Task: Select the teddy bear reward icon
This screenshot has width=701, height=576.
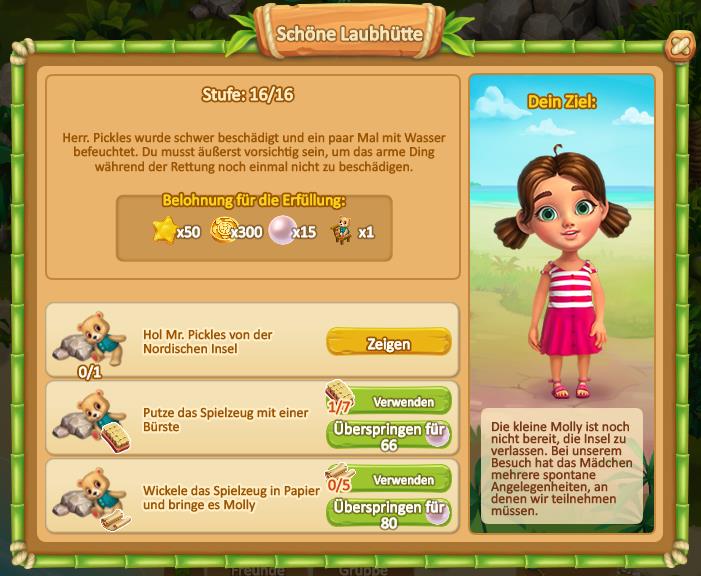Action: click(x=342, y=230)
